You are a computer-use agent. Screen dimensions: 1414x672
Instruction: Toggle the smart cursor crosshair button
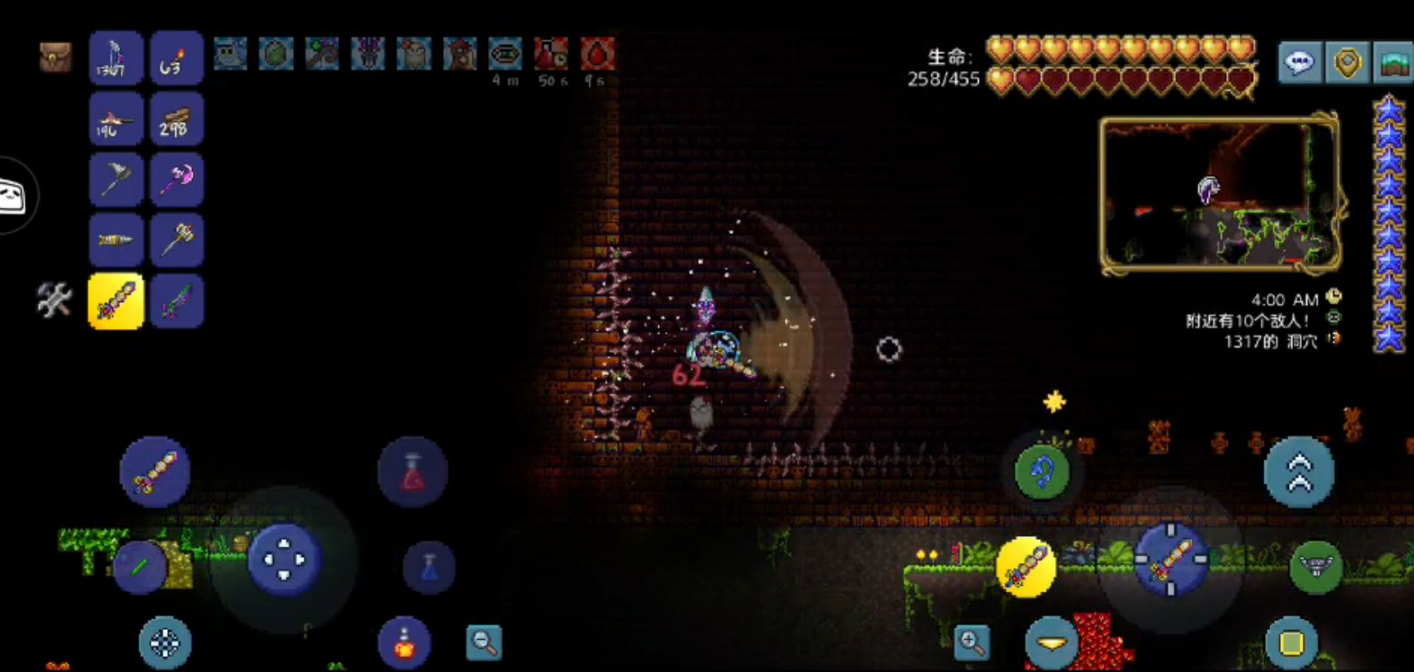tap(165, 644)
